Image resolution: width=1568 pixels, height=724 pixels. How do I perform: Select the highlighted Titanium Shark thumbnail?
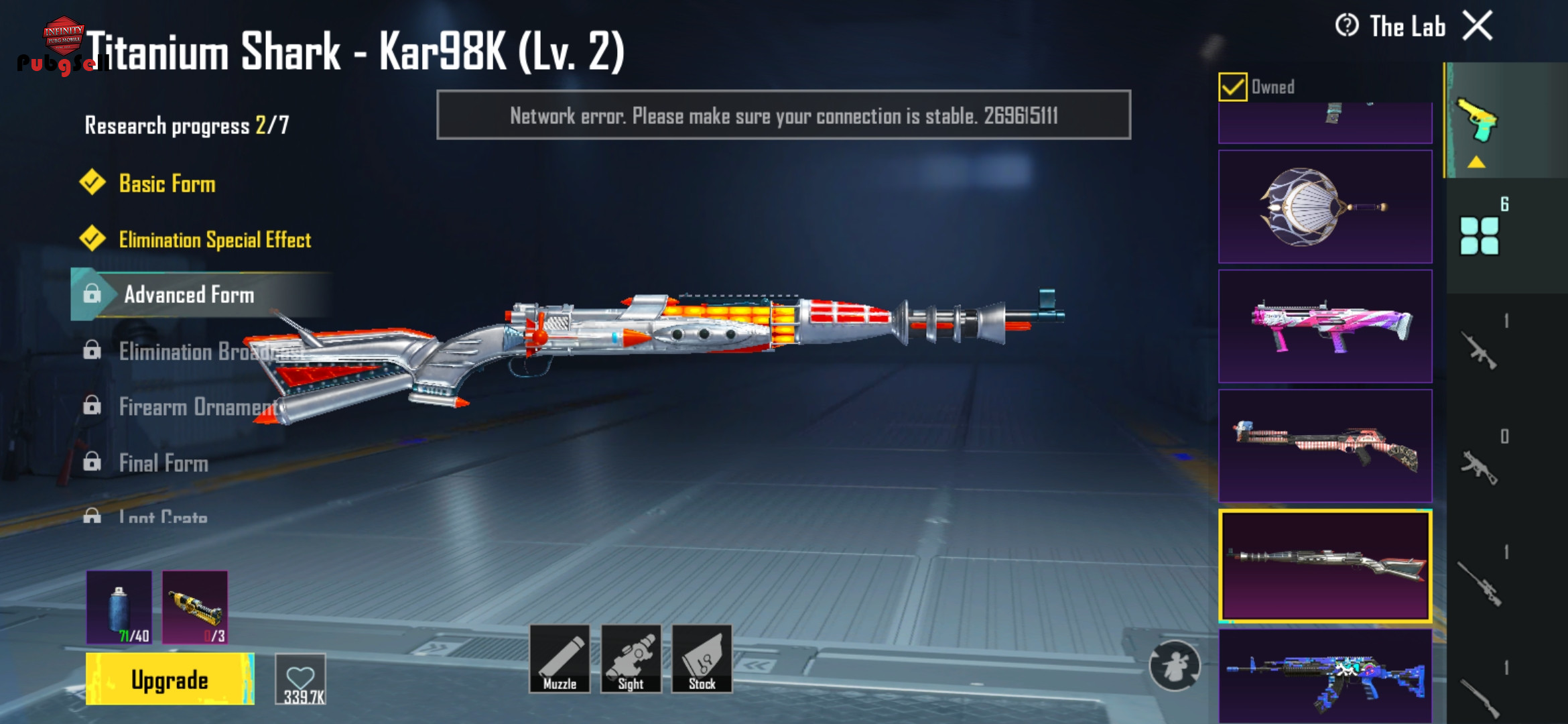pyautogui.click(x=1325, y=566)
